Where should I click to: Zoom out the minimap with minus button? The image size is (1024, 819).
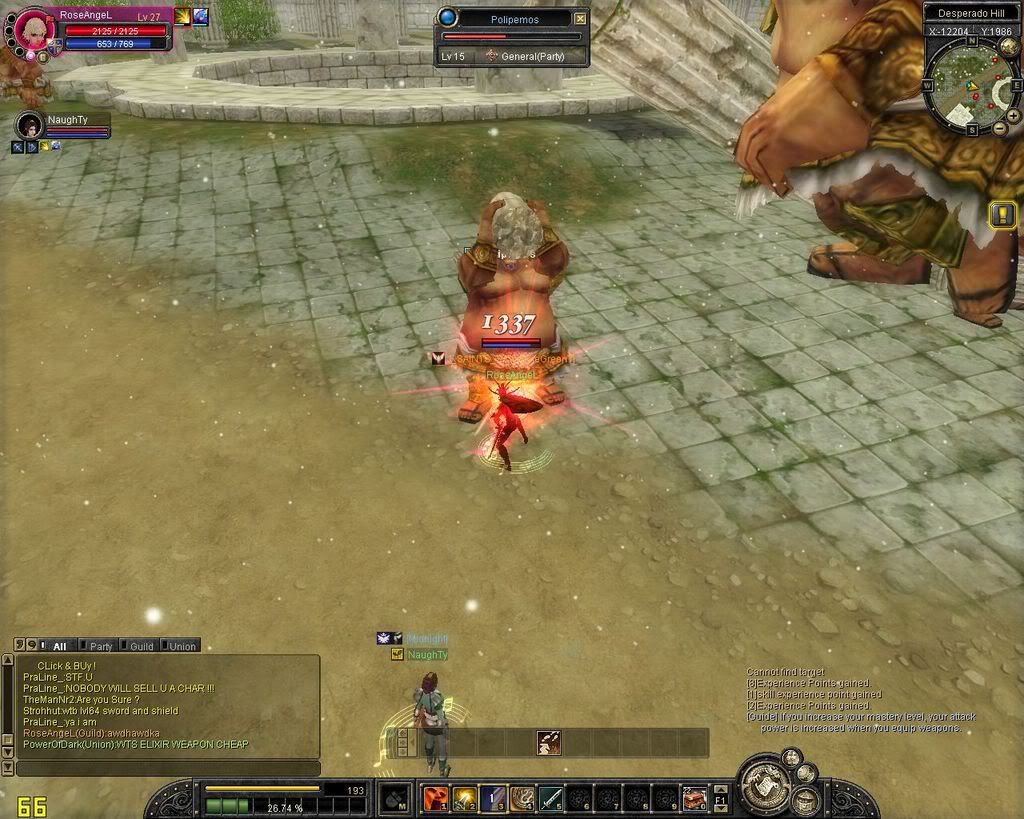click(999, 128)
